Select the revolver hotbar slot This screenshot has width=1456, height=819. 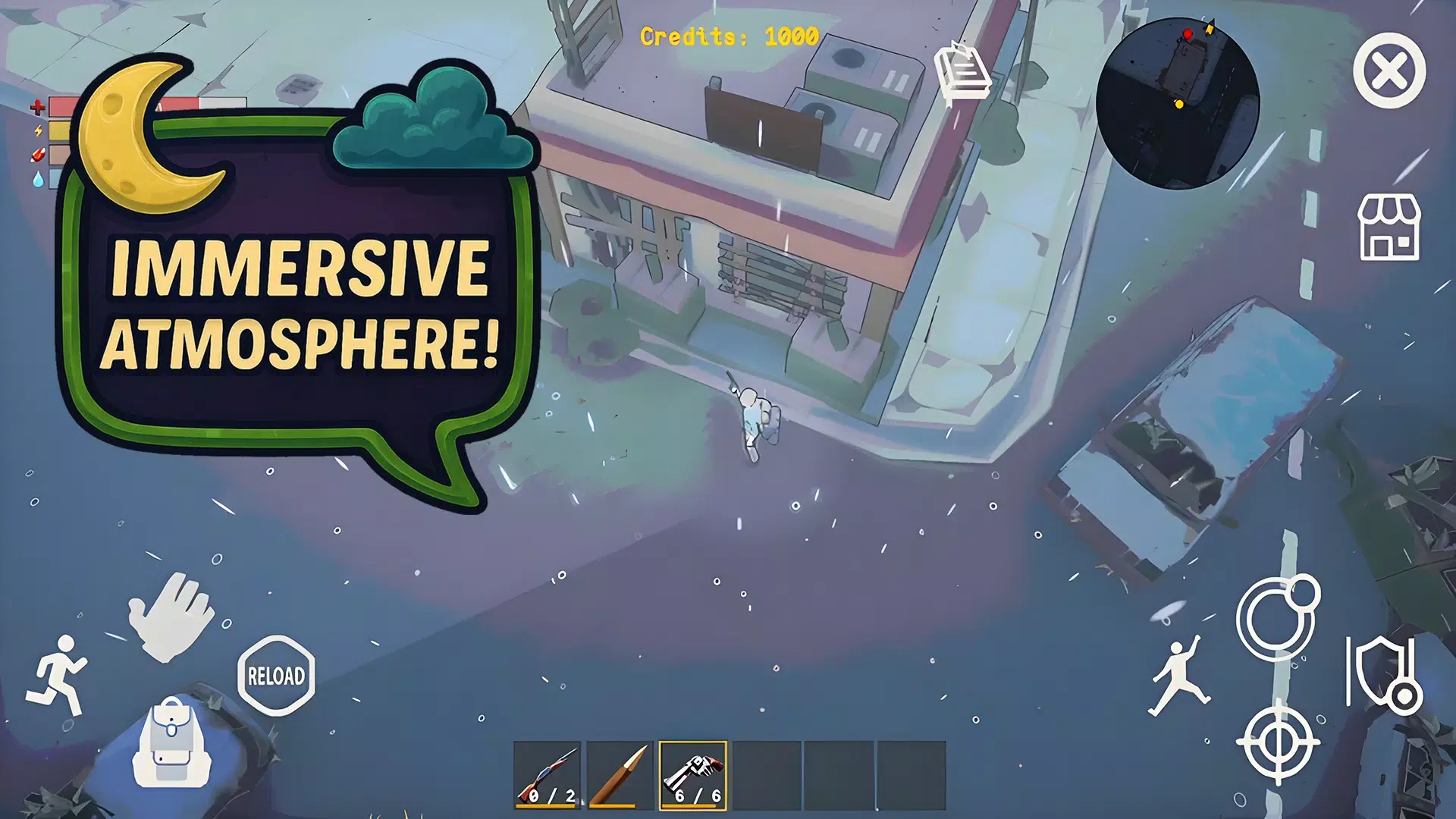coord(695,775)
